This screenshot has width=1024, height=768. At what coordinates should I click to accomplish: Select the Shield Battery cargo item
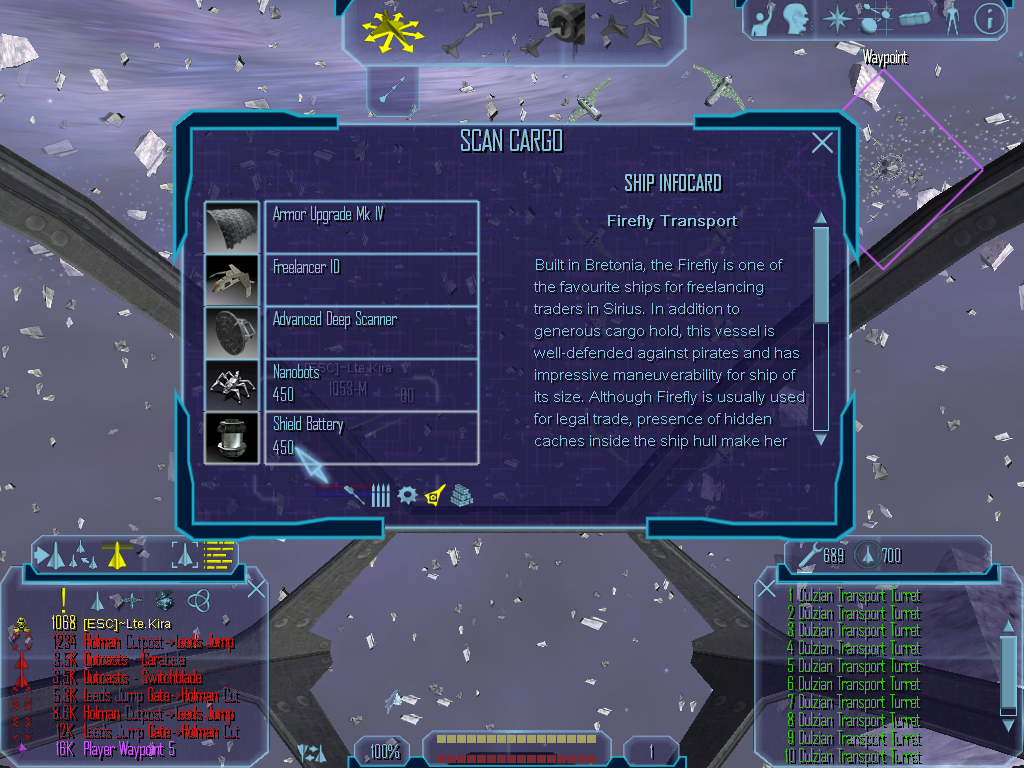tap(371, 437)
